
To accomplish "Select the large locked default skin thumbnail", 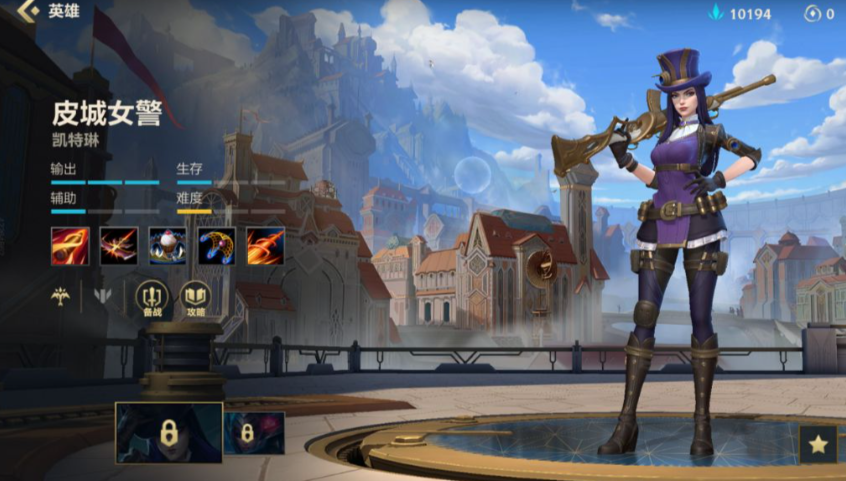I will coord(169,432).
